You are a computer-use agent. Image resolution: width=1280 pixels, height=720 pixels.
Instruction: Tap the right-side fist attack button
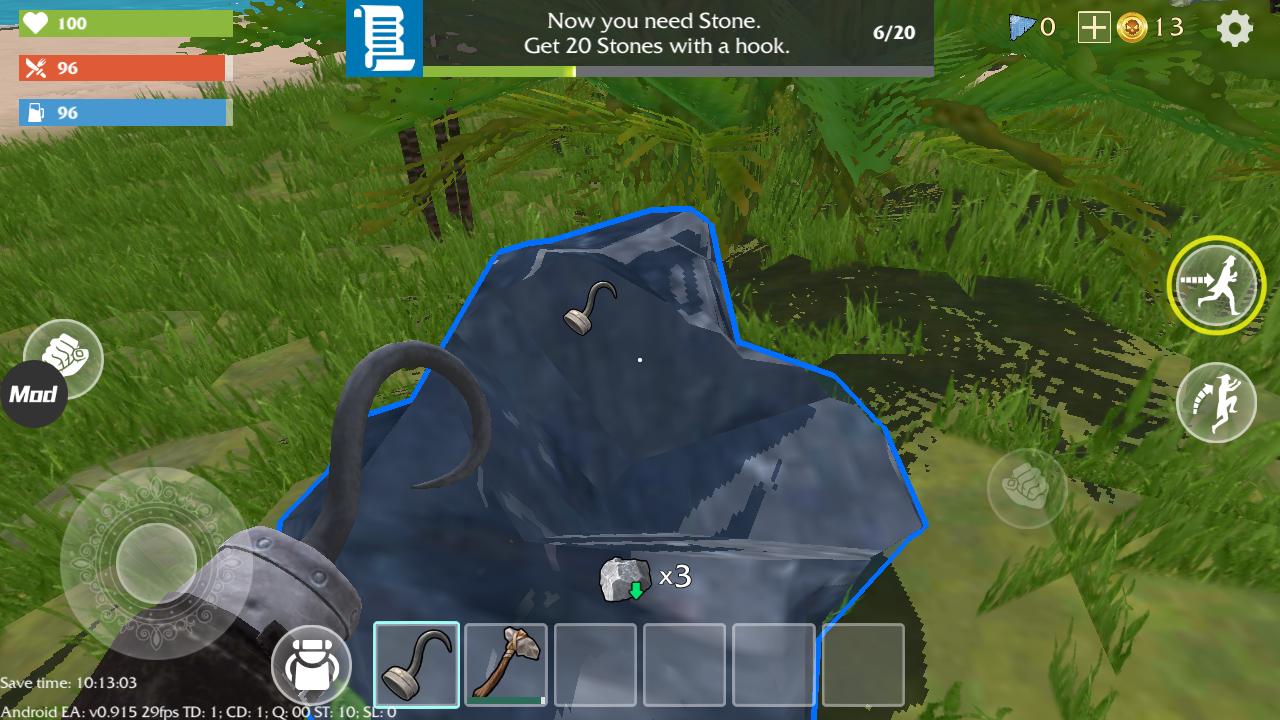(1027, 489)
